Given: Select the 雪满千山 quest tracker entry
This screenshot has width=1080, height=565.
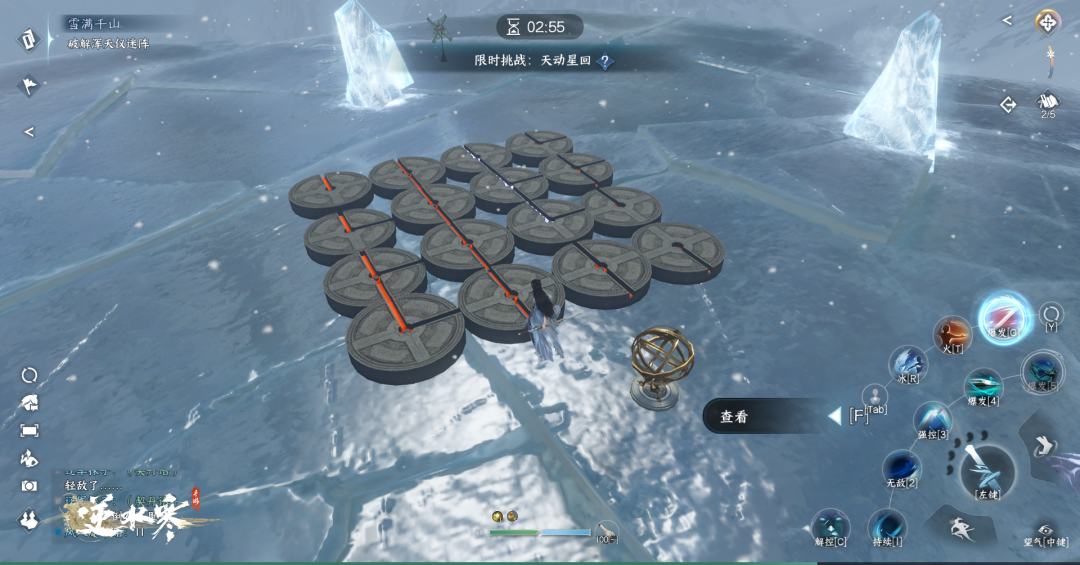Looking at the screenshot, I should [93, 23].
